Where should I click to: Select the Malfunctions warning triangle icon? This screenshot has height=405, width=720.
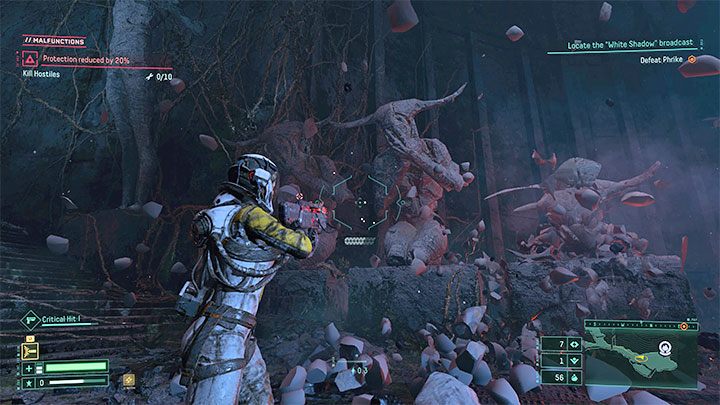point(30,59)
